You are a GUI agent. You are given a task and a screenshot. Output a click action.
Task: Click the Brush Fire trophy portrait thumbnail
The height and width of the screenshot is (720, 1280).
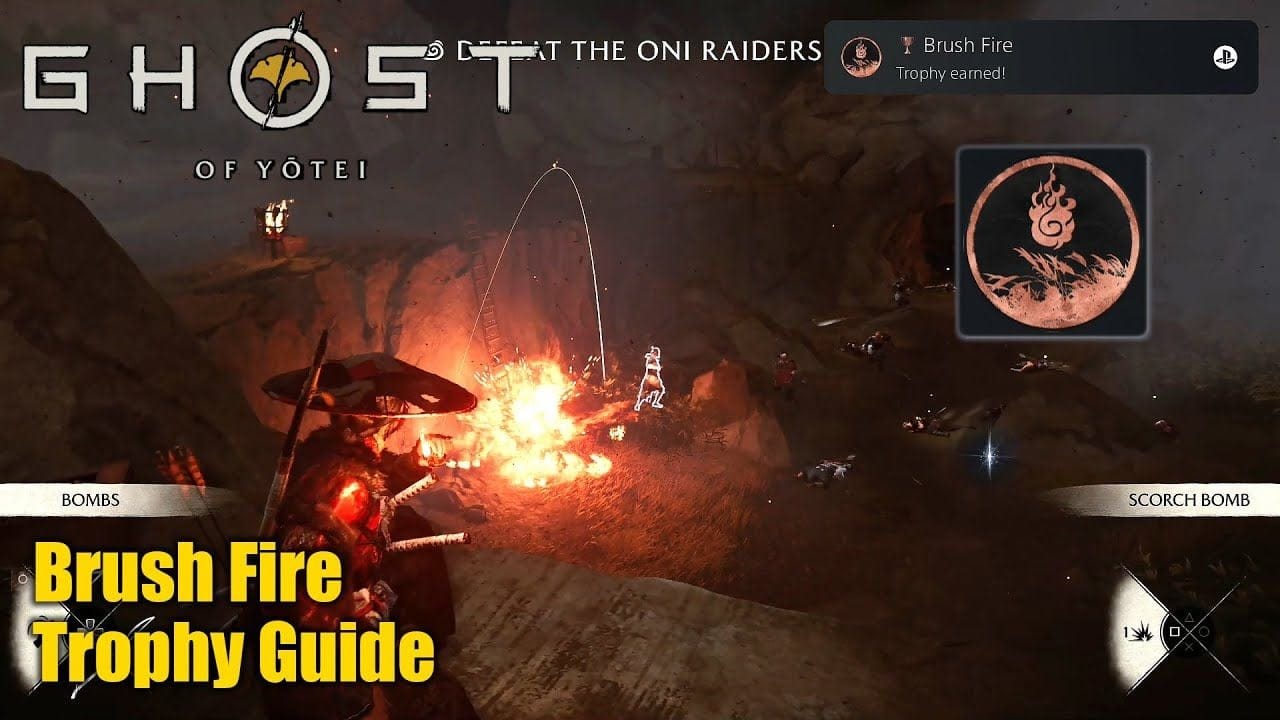861,56
